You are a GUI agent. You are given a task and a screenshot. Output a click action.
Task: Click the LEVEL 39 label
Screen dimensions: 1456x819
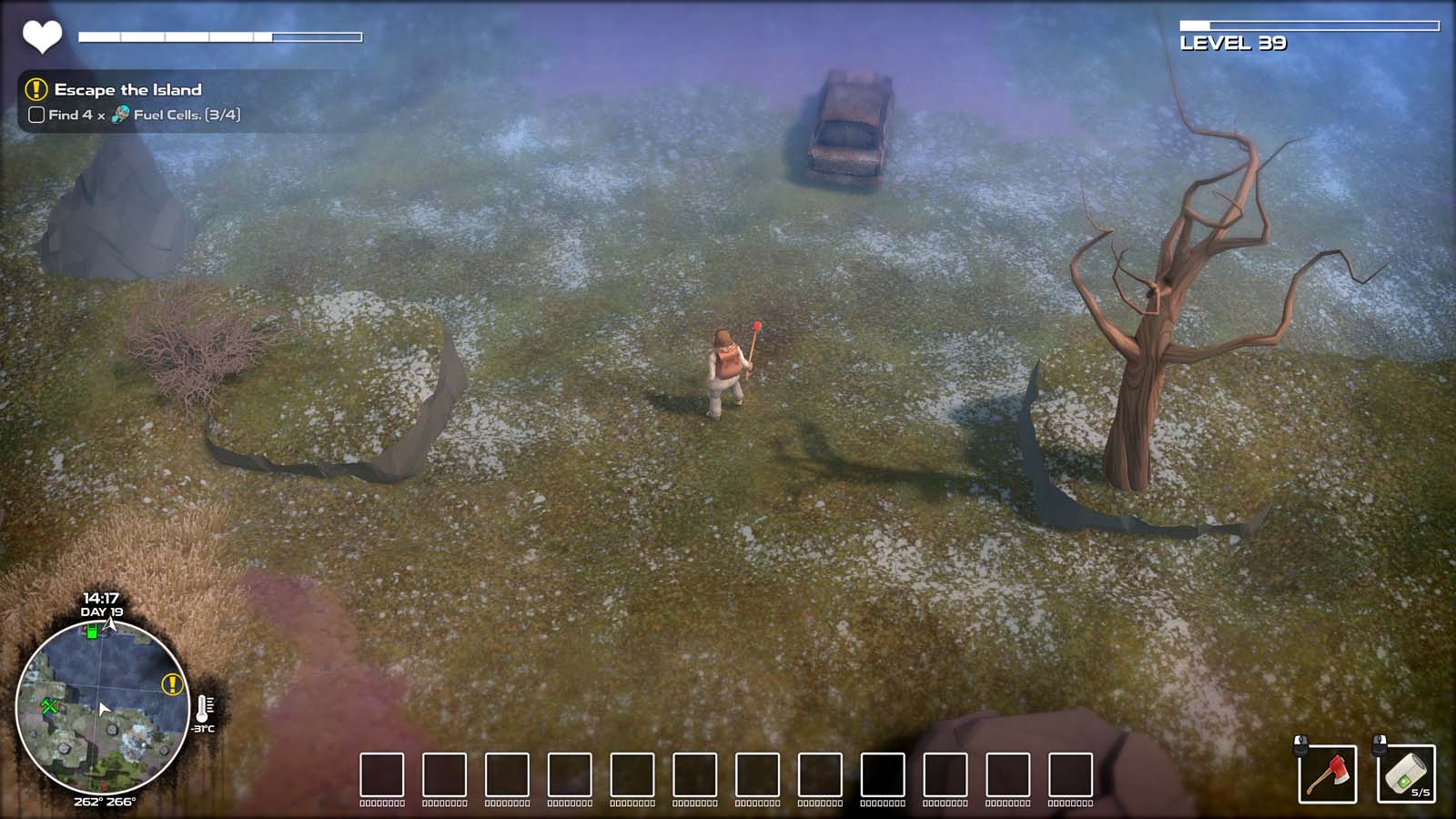pos(1231,41)
